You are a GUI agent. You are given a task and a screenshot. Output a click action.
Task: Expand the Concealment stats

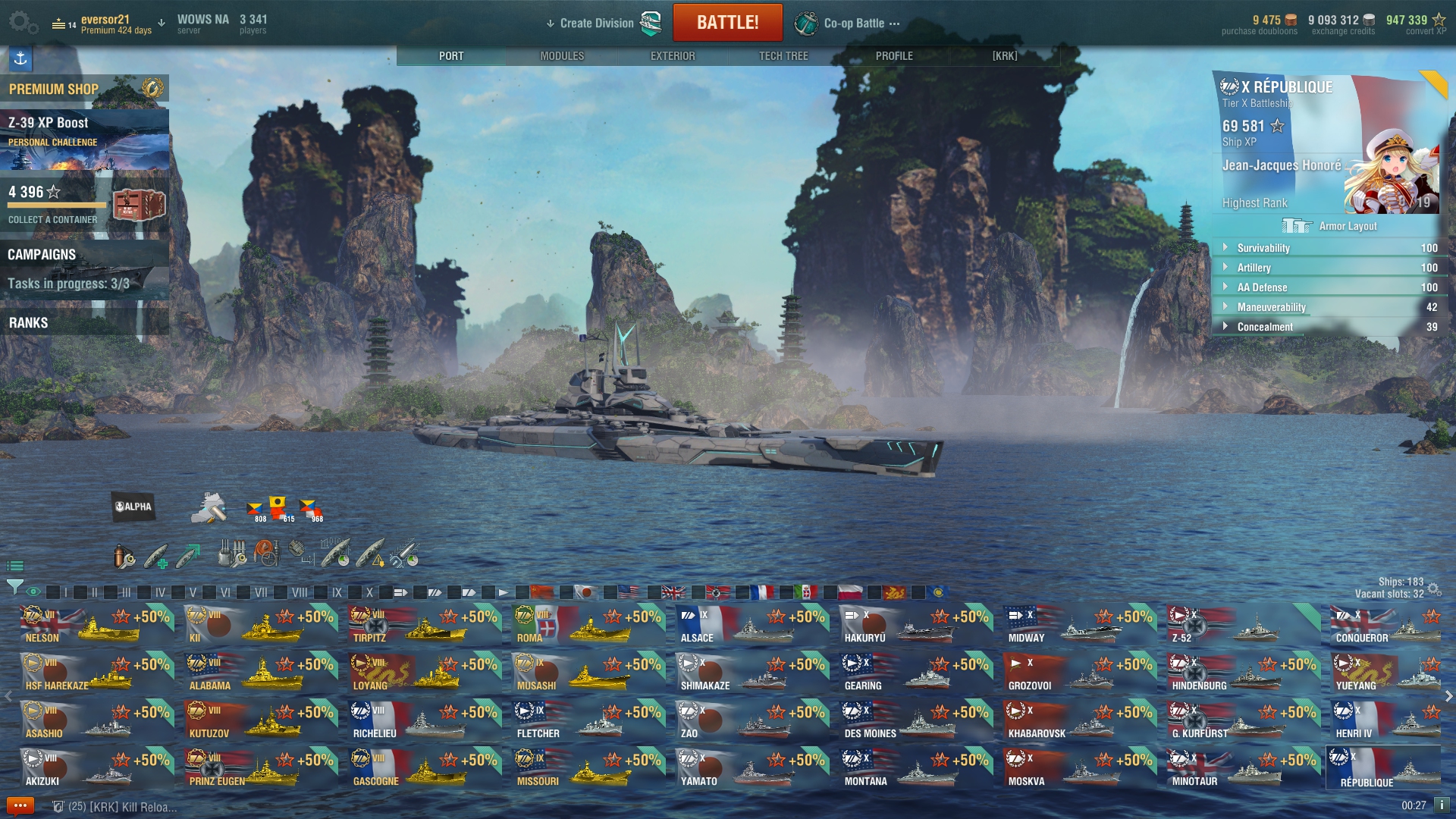tap(1264, 327)
